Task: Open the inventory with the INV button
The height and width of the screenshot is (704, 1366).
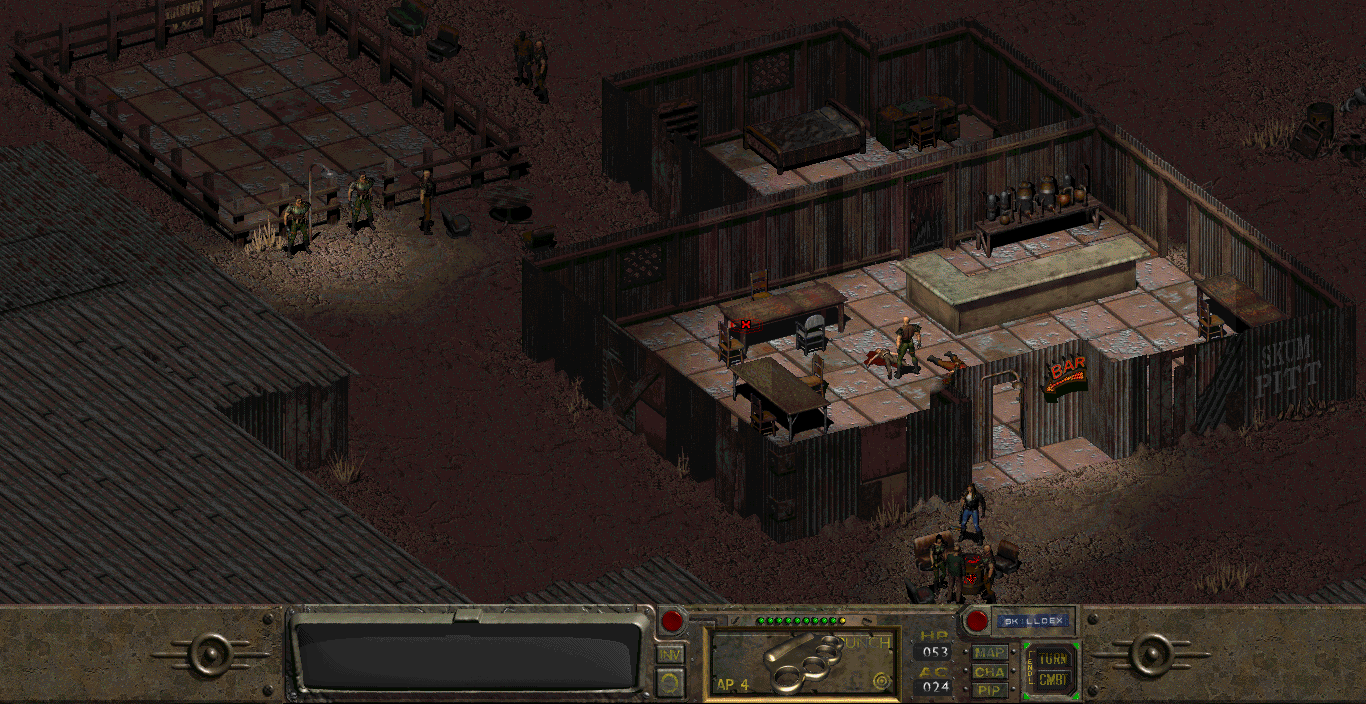Action: click(x=670, y=654)
